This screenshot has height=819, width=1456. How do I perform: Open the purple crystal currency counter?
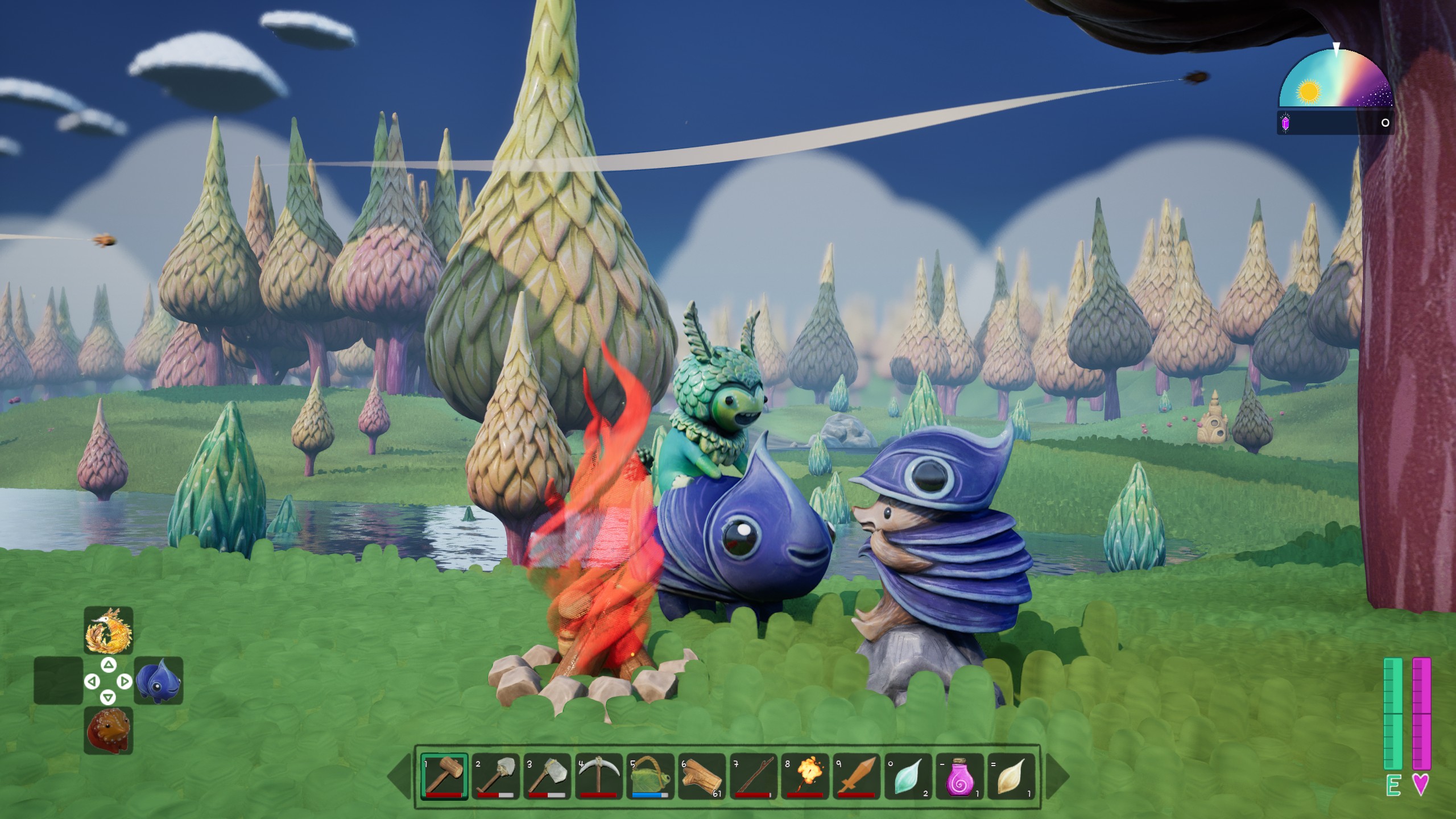click(x=1284, y=123)
